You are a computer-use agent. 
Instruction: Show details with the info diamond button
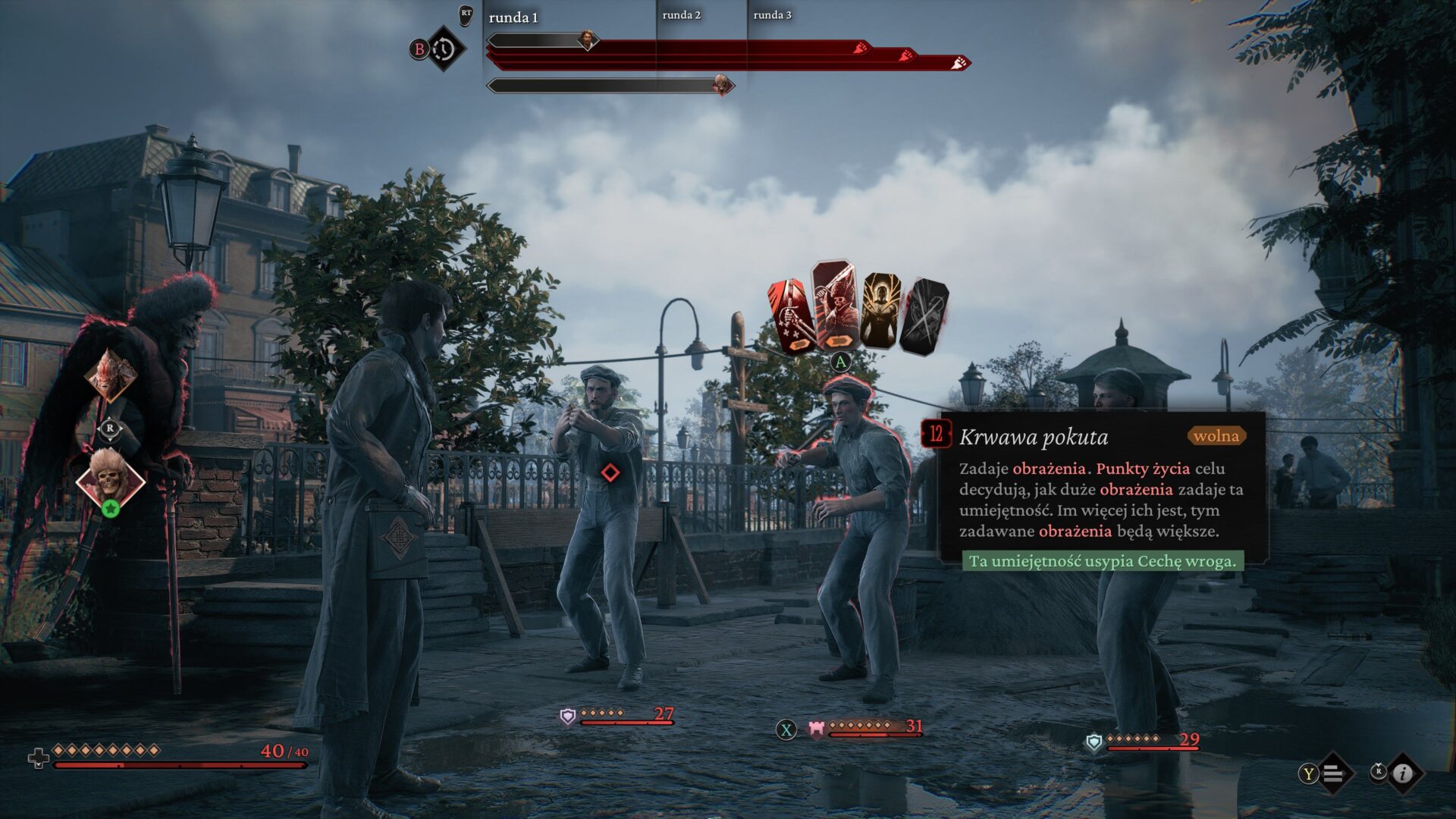click(1403, 773)
